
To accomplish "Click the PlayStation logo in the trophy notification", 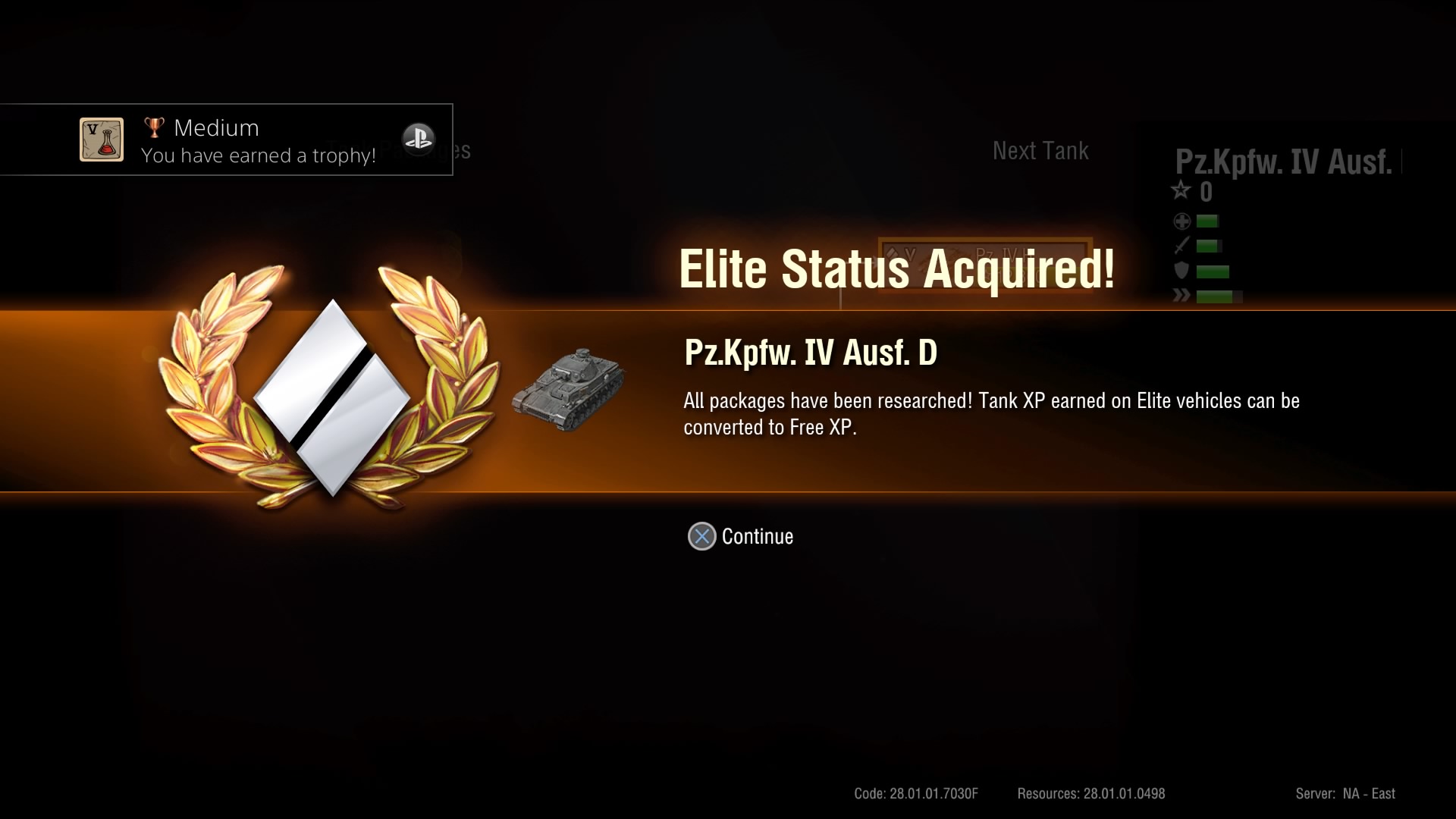I will [x=419, y=140].
